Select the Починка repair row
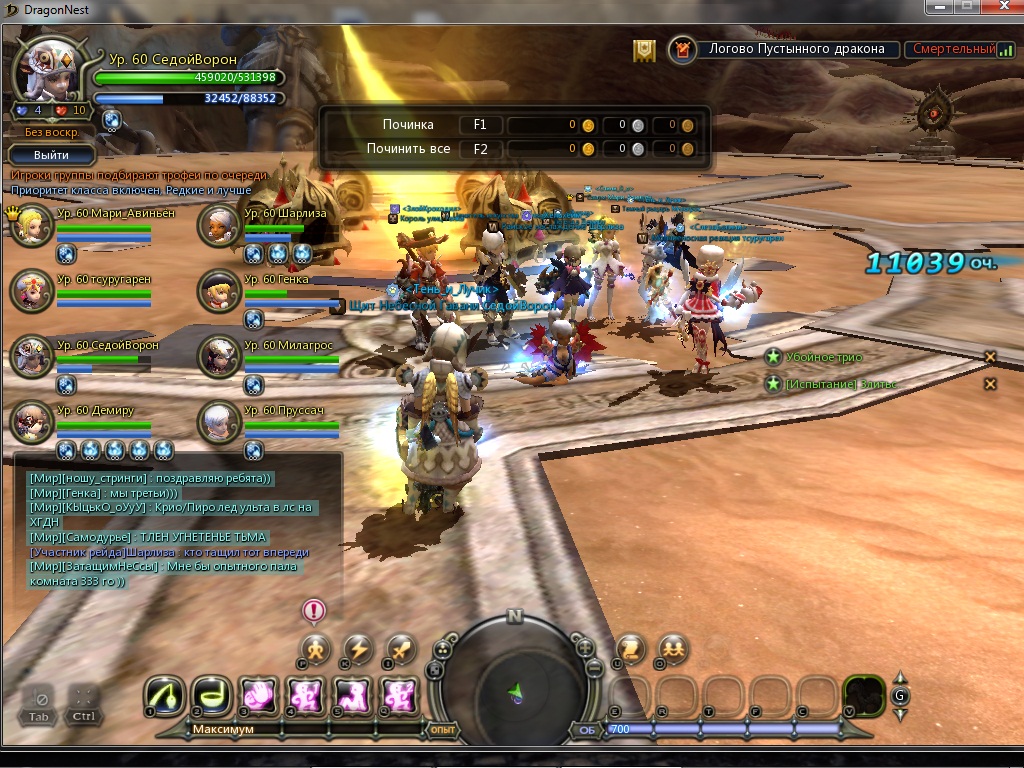The width and height of the screenshot is (1024, 768). [x=408, y=125]
